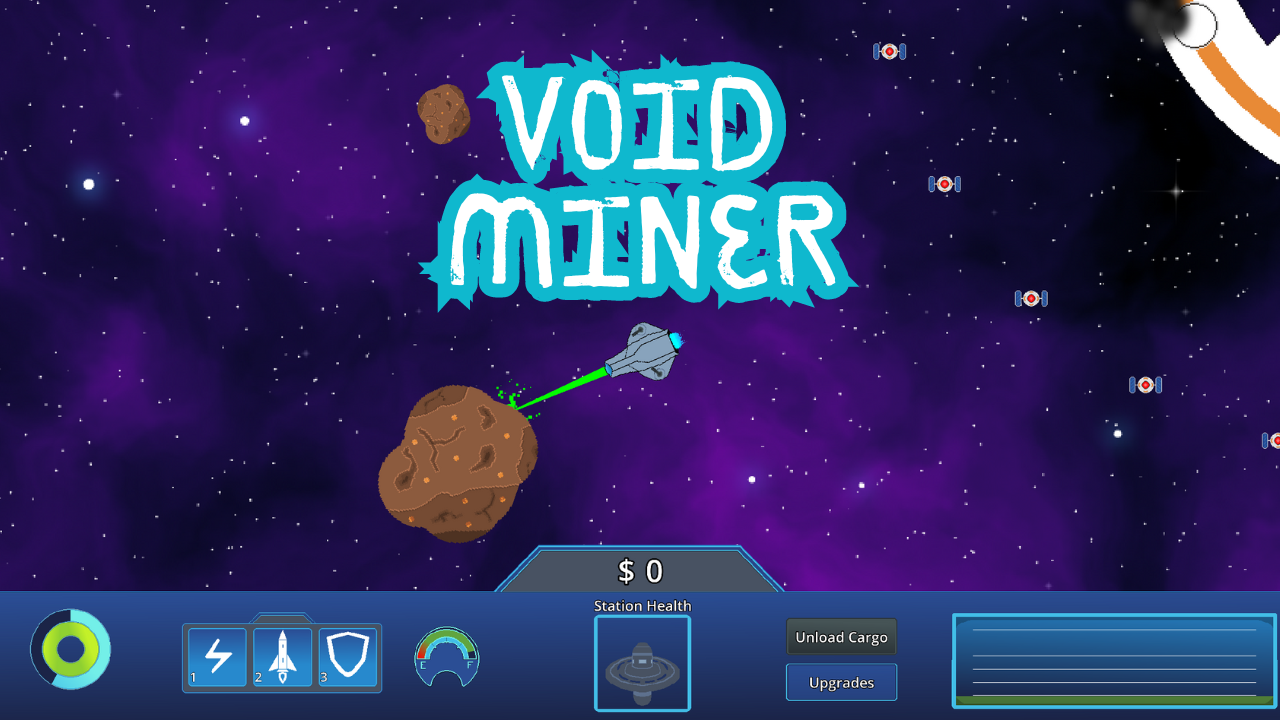Activate the lightning ability in slot 1
The height and width of the screenshot is (720, 1280).
point(215,658)
